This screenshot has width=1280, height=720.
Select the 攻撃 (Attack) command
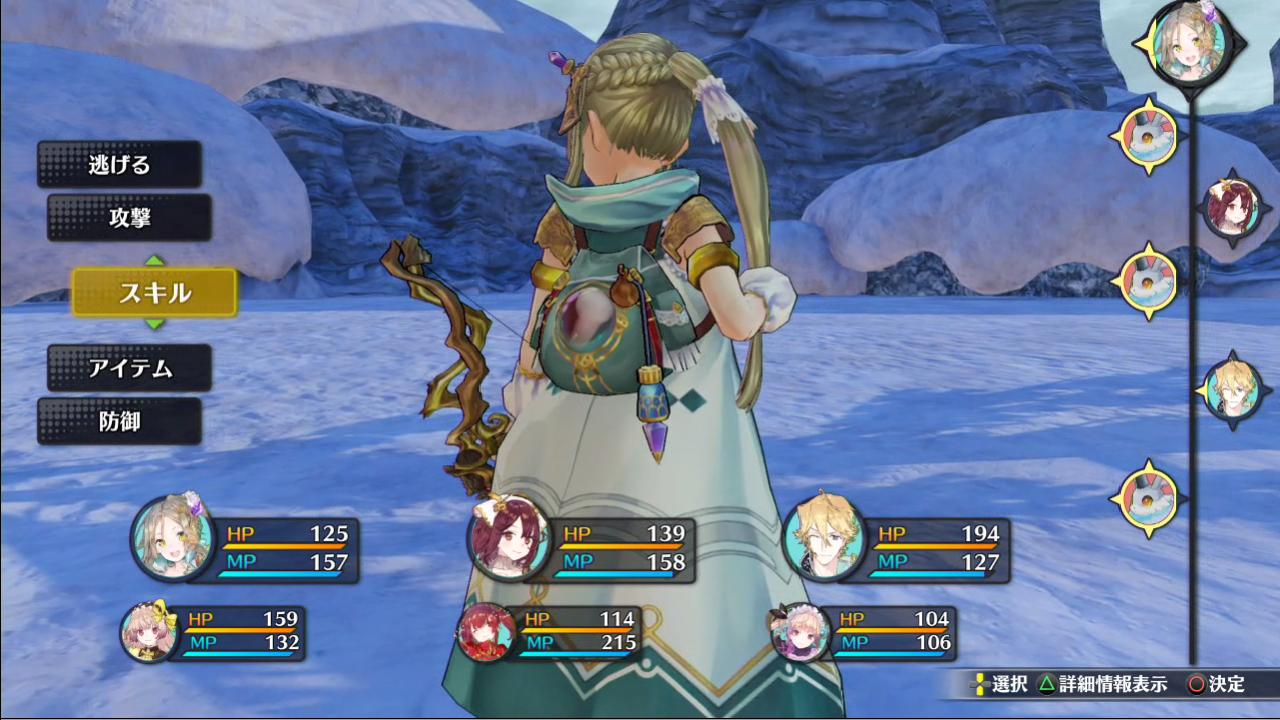click(129, 218)
